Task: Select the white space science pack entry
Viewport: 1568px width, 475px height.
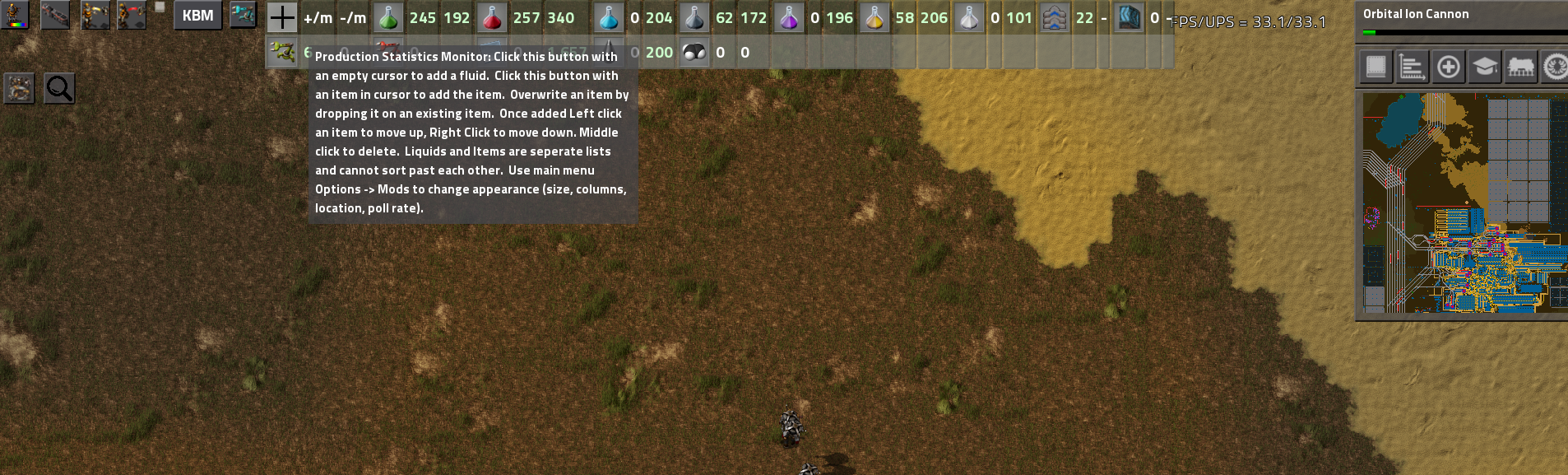Action: [969, 17]
